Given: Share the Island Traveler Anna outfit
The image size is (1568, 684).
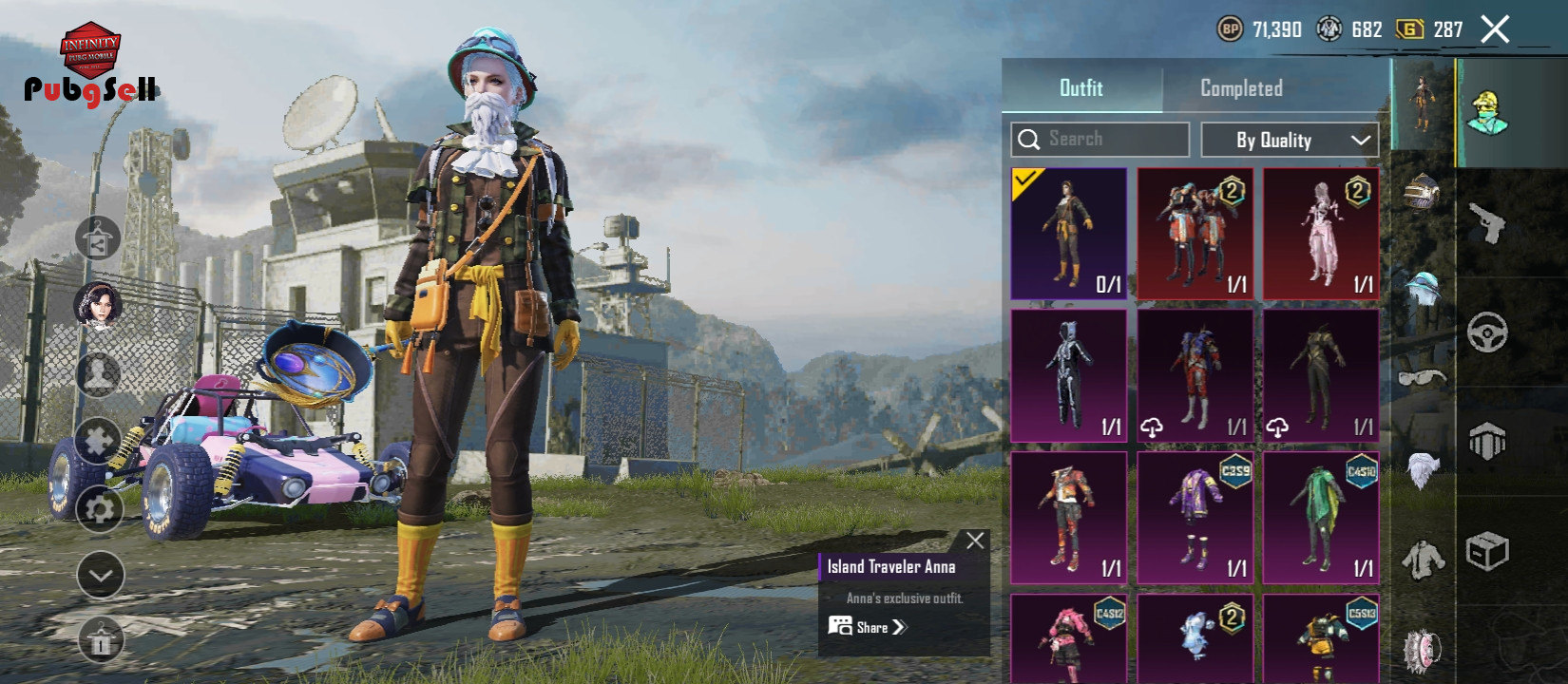Looking at the screenshot, I should pyautogui.click(x=868, y=627).
